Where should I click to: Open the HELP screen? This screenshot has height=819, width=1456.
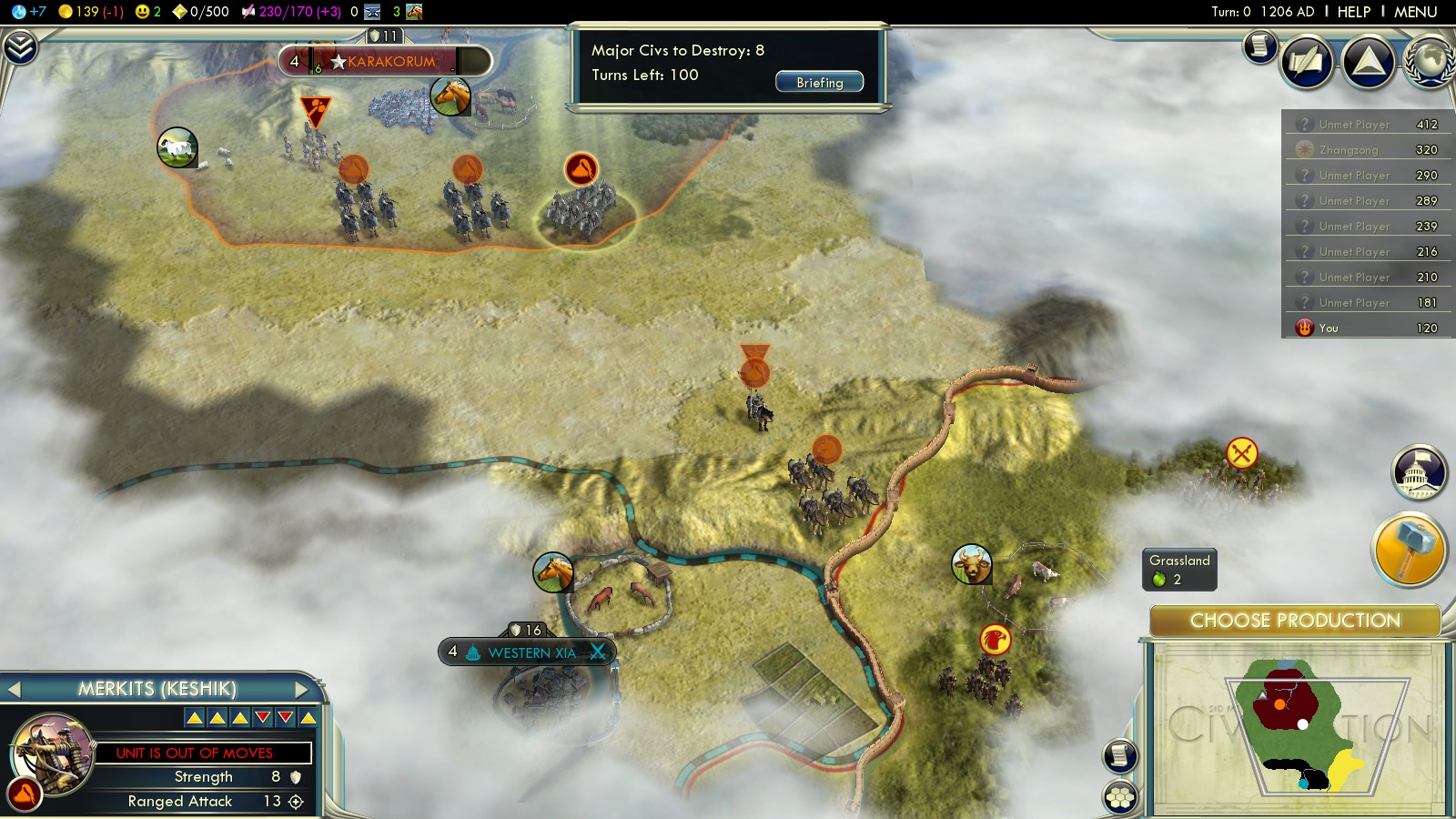point(1353,12)
